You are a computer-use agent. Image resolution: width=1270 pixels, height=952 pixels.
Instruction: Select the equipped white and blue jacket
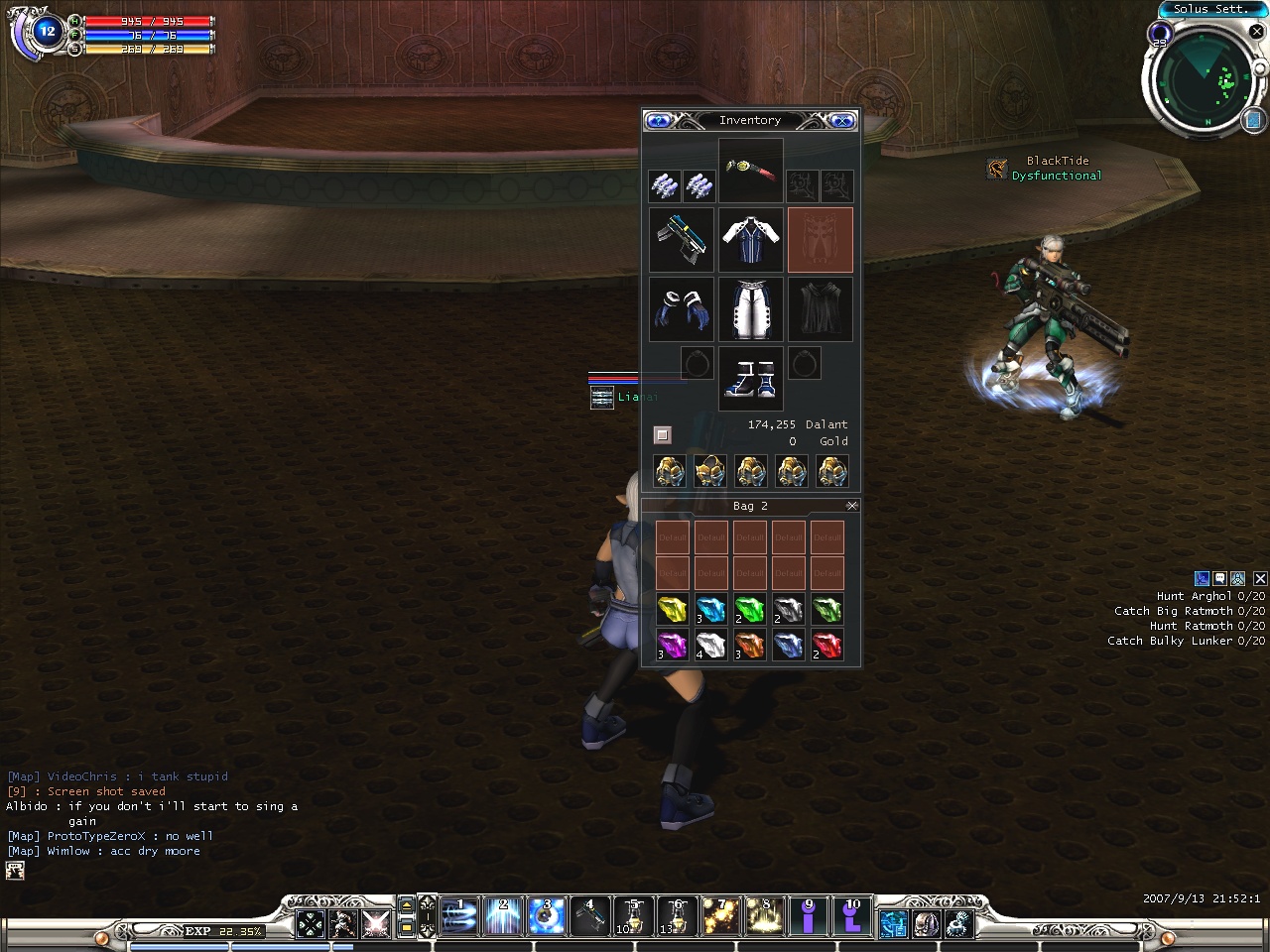pos(751,240)
